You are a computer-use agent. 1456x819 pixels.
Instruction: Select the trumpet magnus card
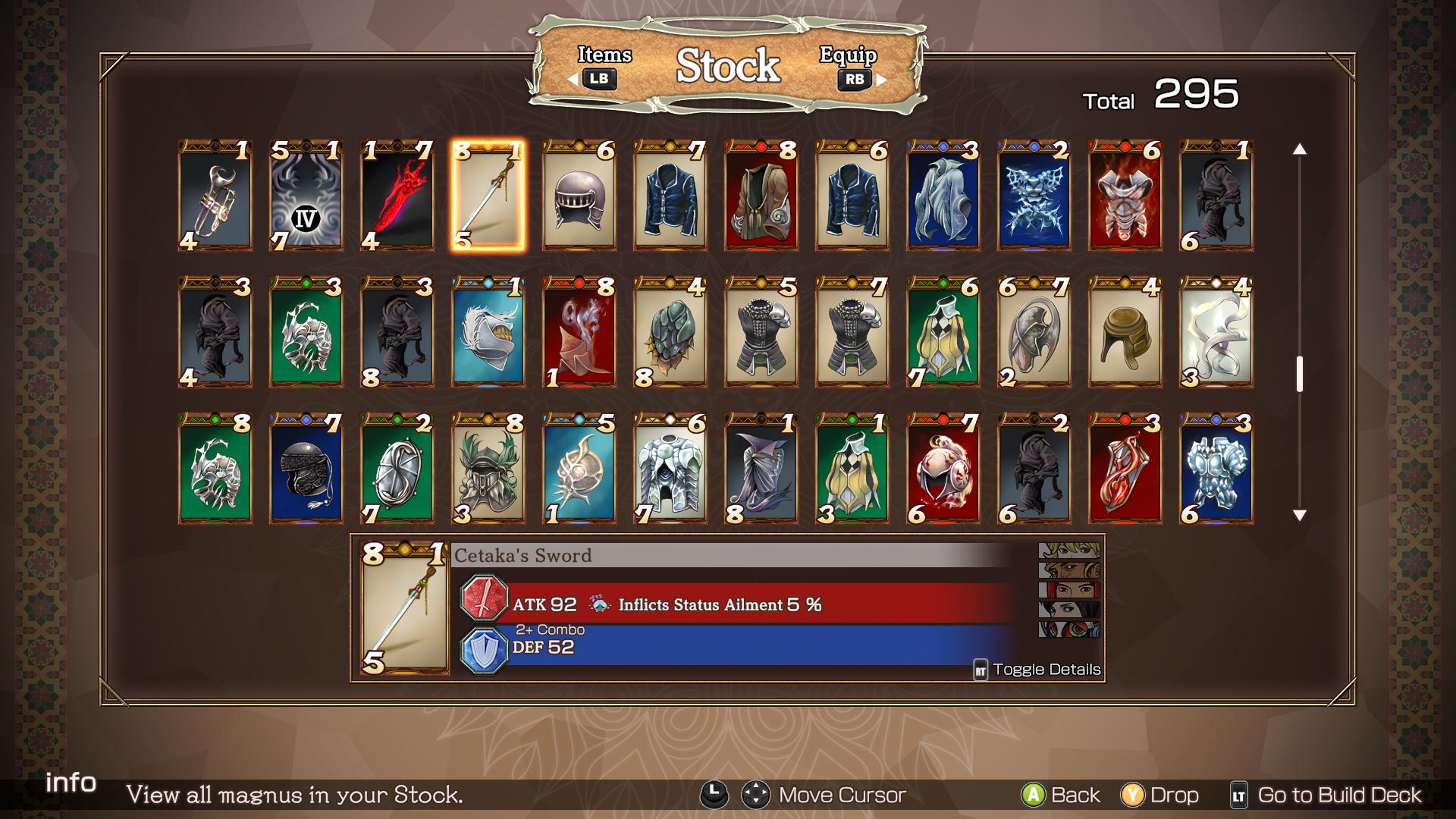[215, 196]
